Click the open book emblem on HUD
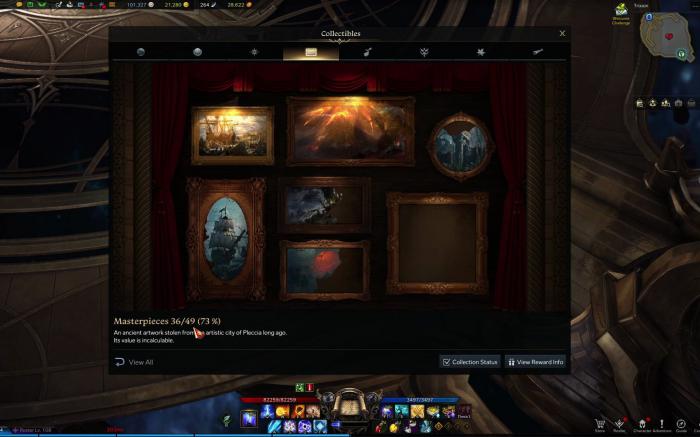 click(x=349, y=404)
